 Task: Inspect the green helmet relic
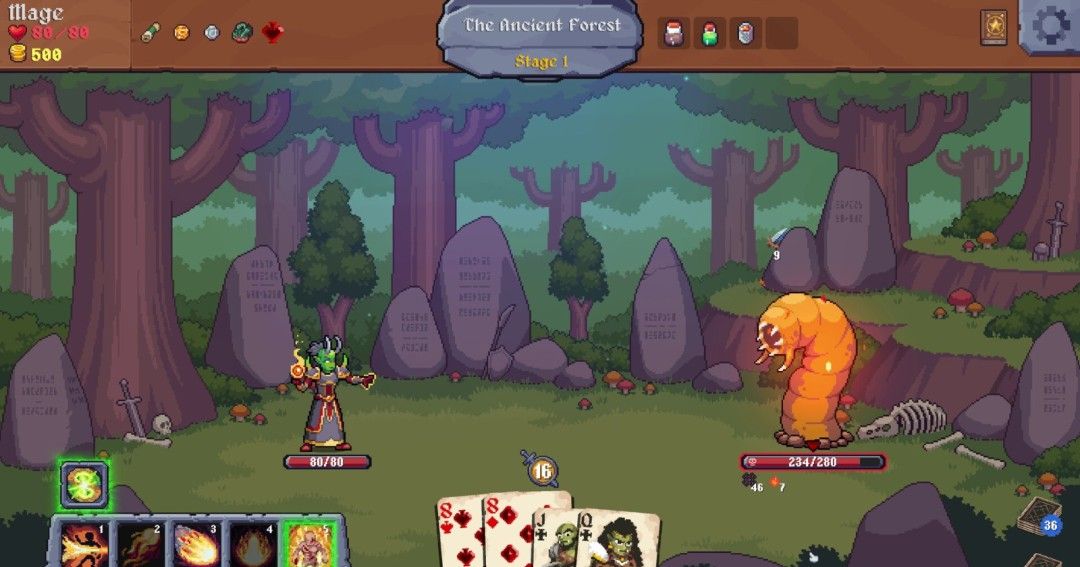[242, 33]
